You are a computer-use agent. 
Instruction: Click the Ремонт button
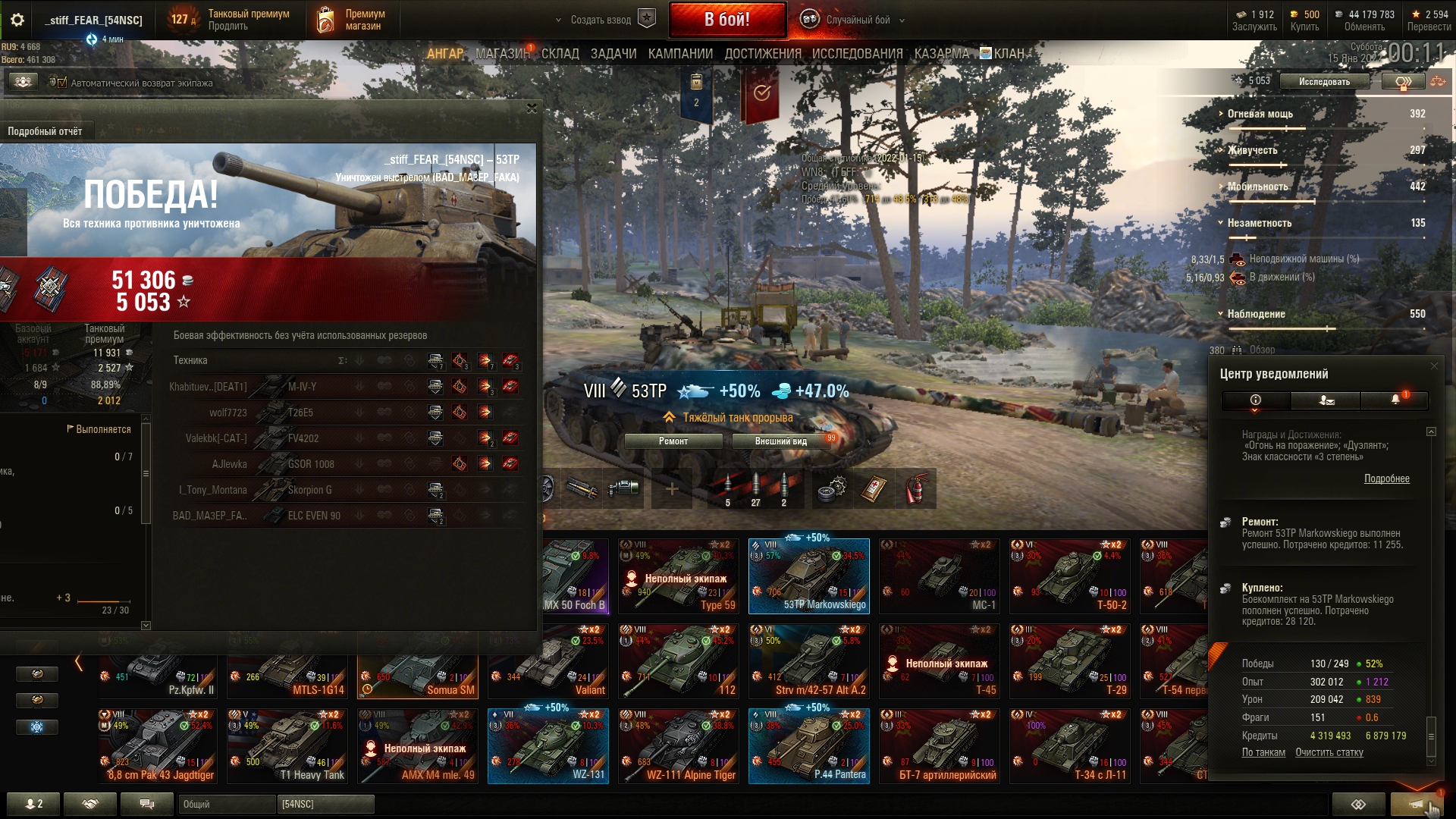673,441
